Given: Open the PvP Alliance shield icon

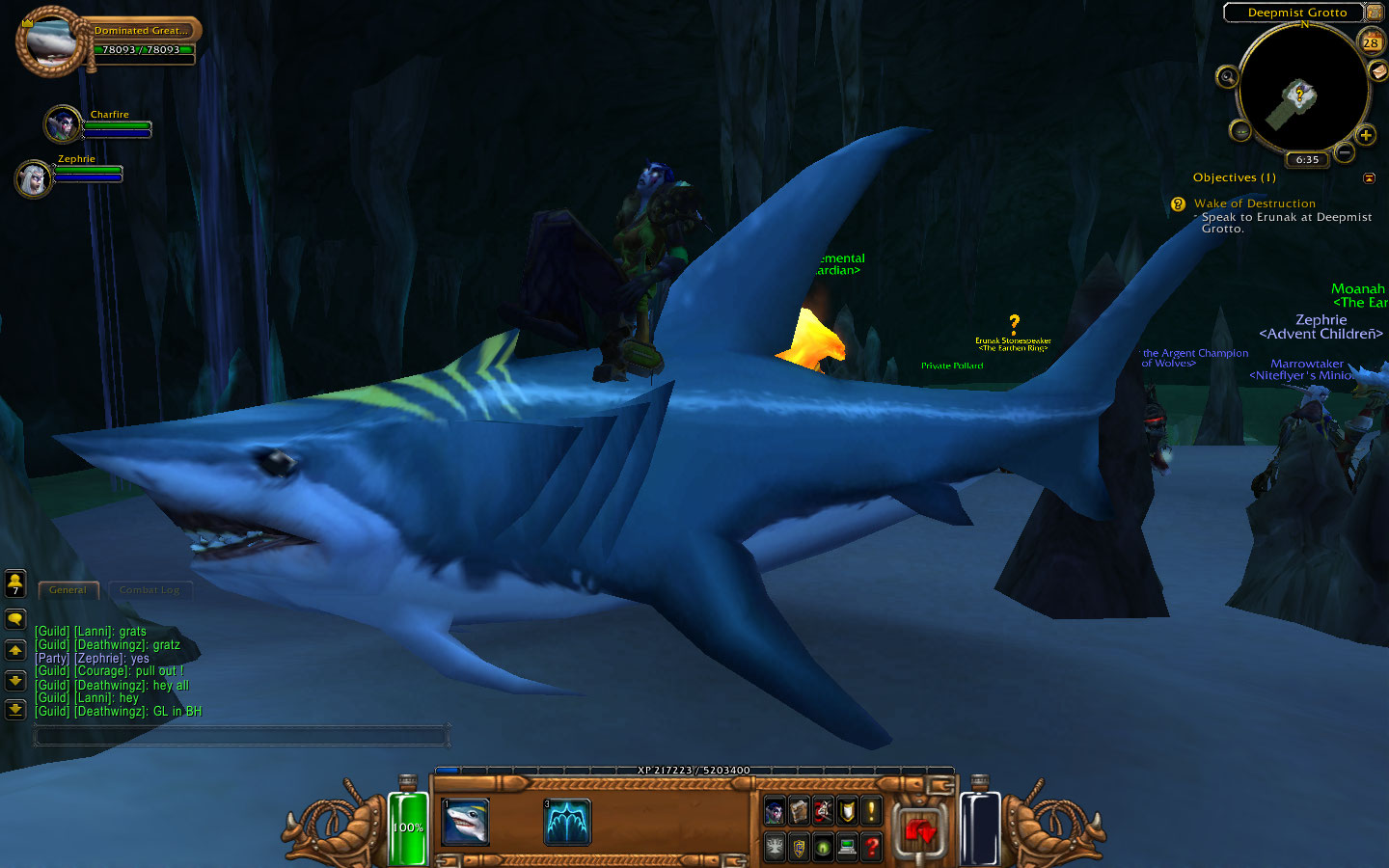Looking at the screenshot, I should coord(798,848).
